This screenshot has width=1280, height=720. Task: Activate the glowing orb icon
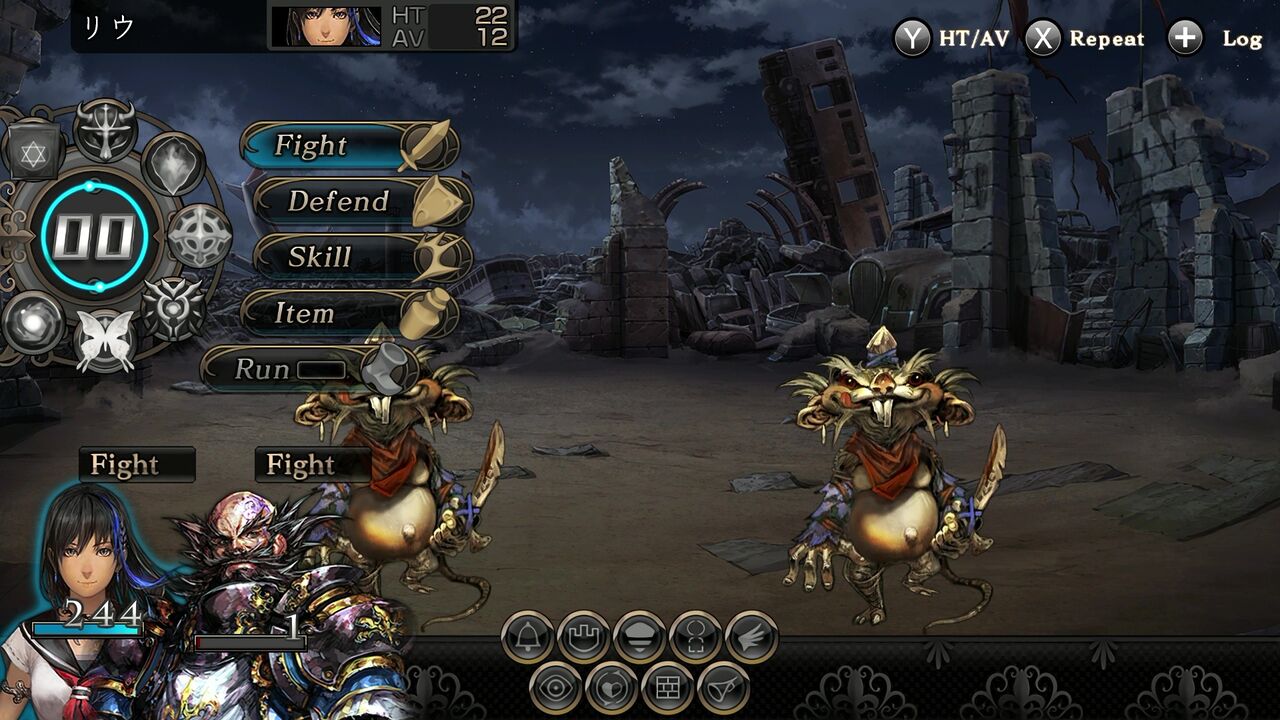click(x=33, y=322)
